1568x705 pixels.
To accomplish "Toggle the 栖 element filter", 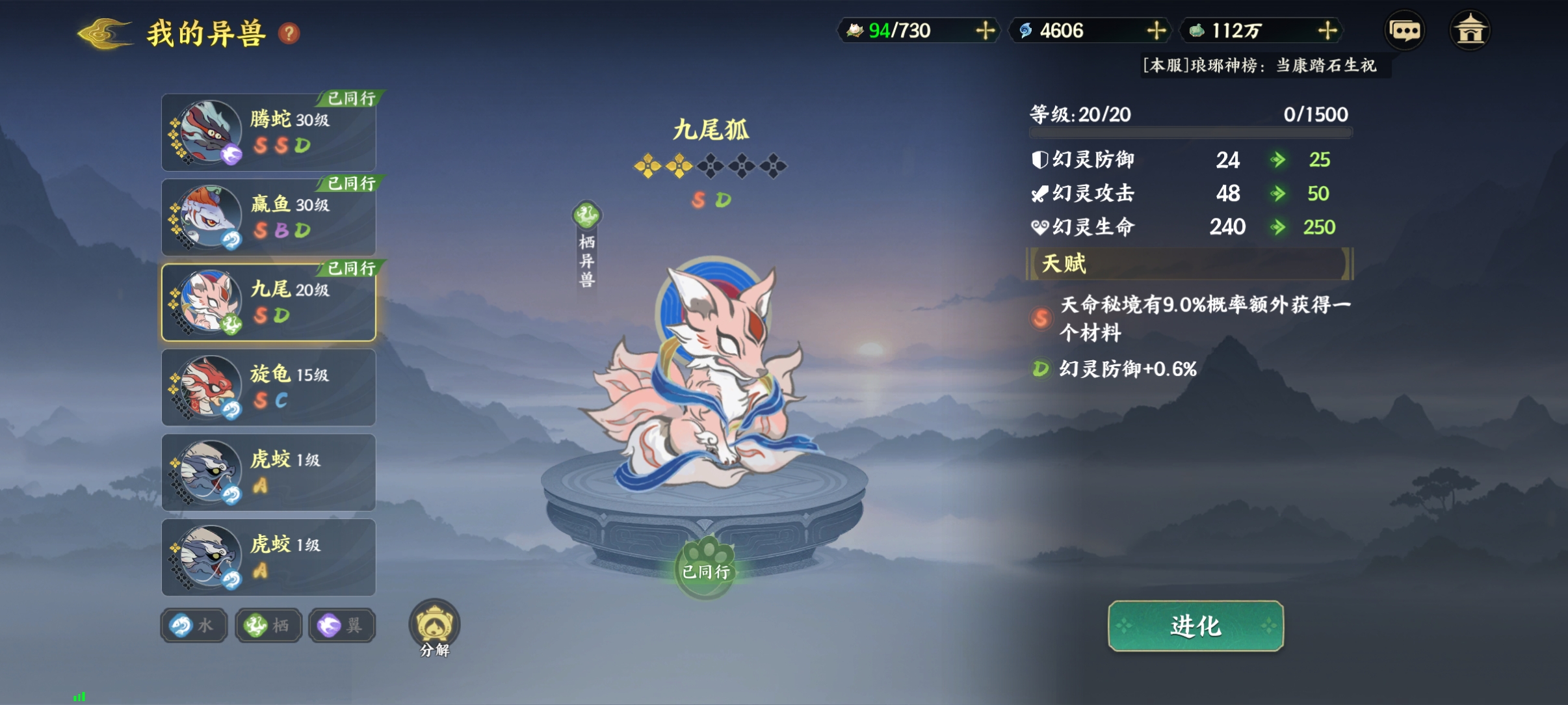I will (x=267, y=625).
